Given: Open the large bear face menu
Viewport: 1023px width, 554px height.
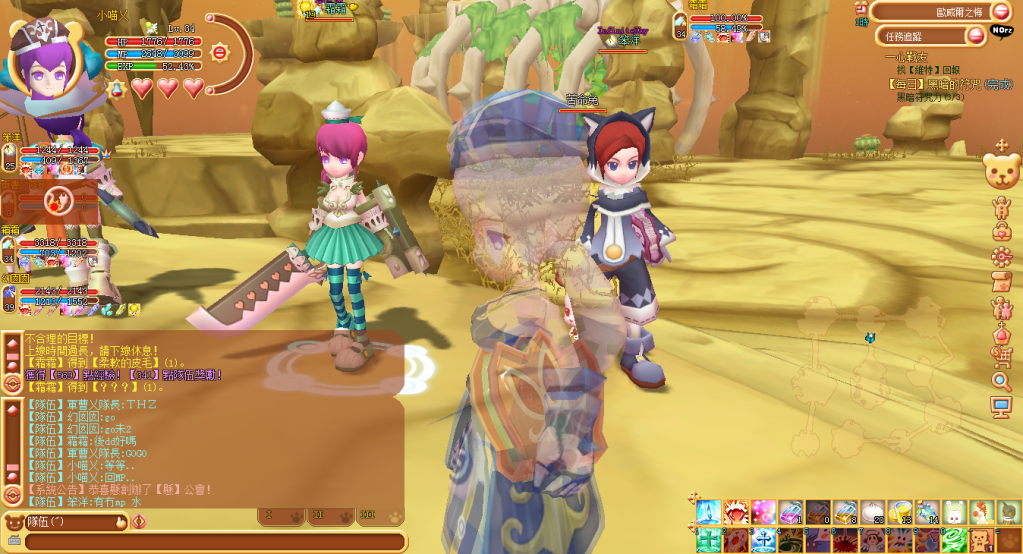Looking at the screenshot, I should coord(1001,171).
